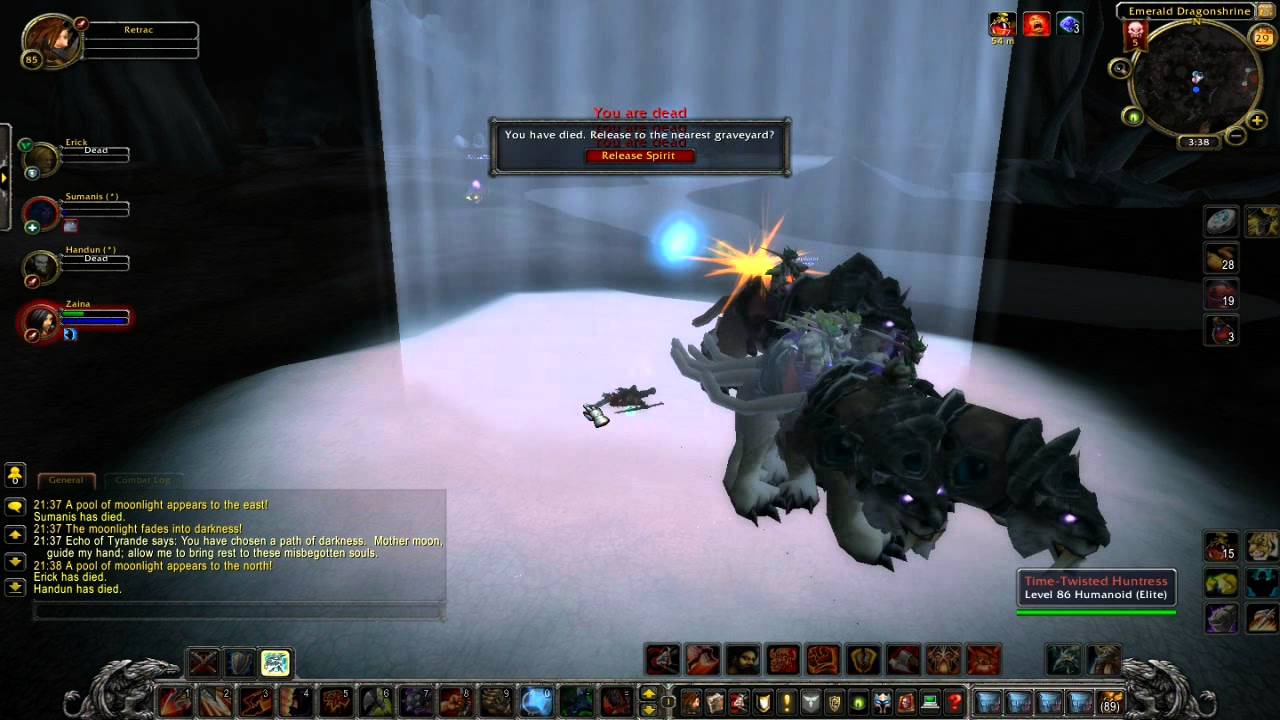Click the Help question mark icon
The width and height of the screenshot is (1280, 720).
pos(954,701)
